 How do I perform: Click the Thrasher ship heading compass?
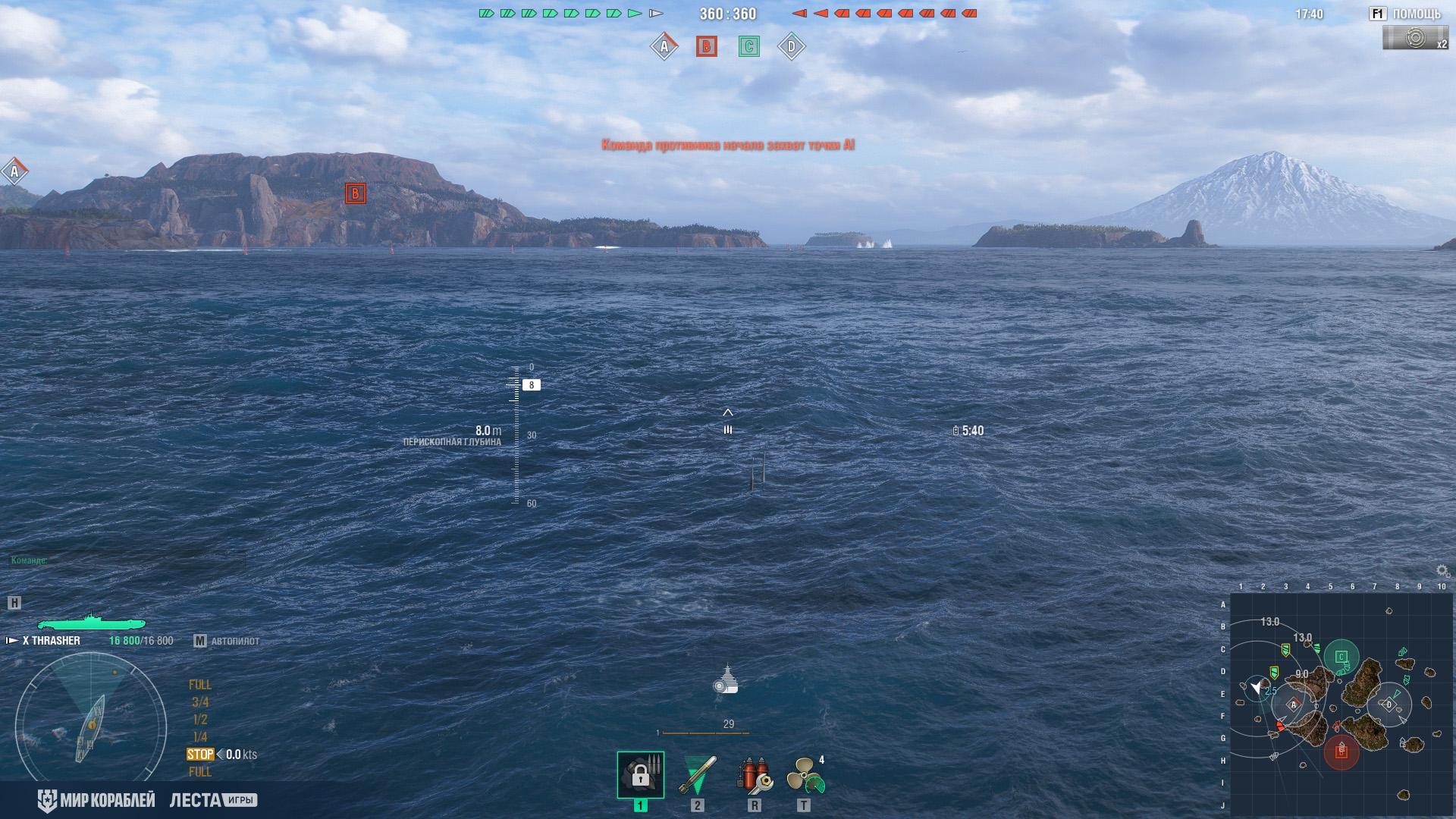point(91,726)
